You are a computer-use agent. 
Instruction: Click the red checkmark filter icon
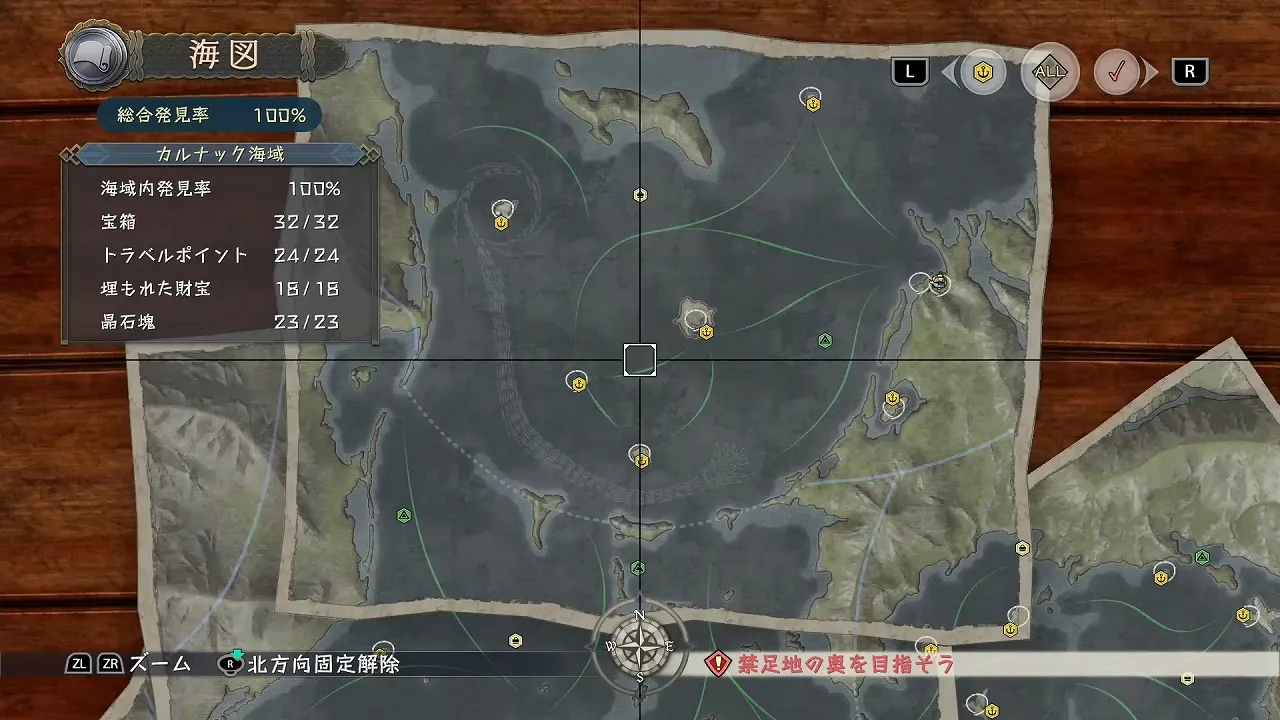click(x=1117, y=72)
